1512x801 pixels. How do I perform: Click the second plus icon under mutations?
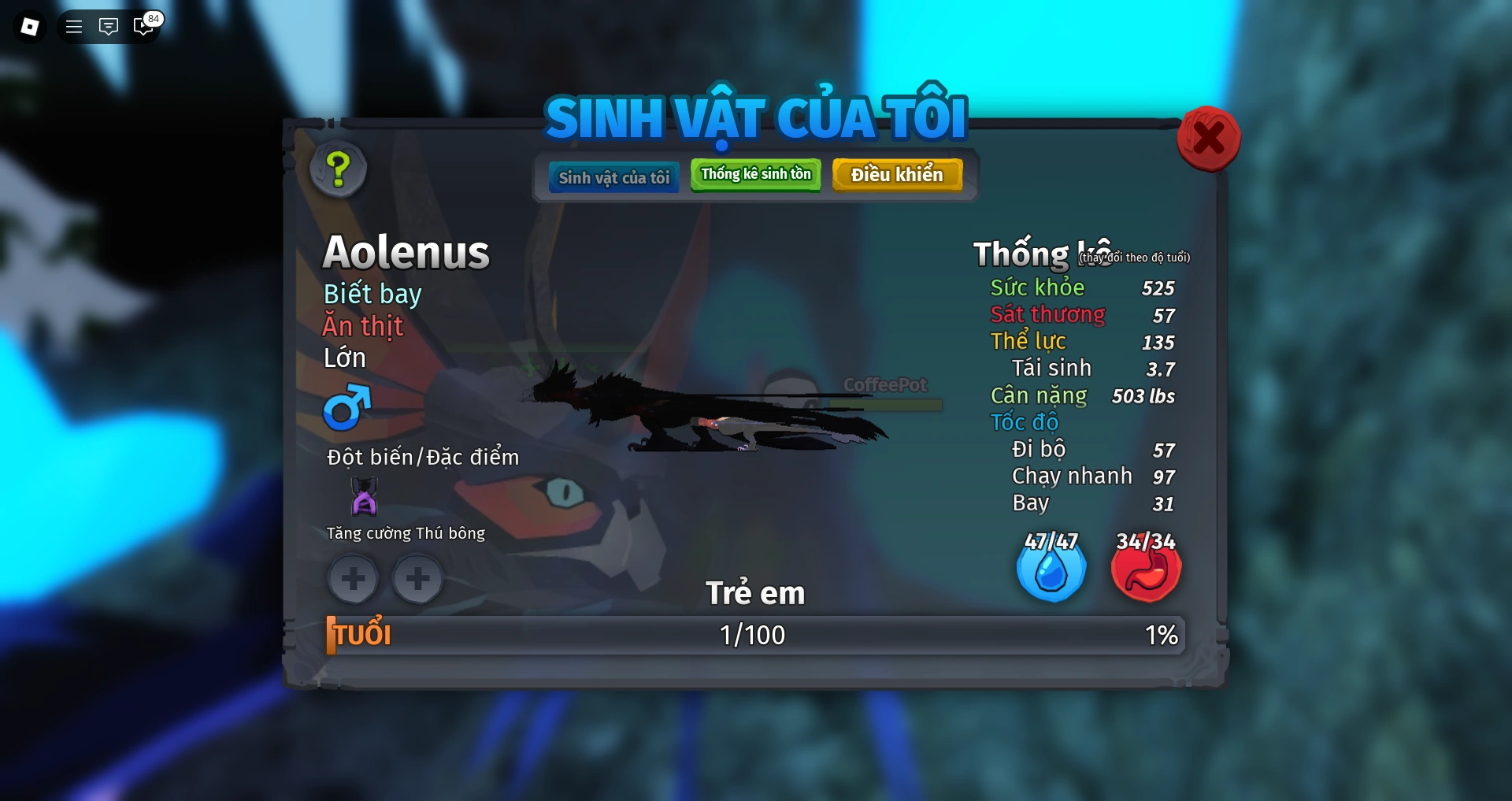(417, 580)
